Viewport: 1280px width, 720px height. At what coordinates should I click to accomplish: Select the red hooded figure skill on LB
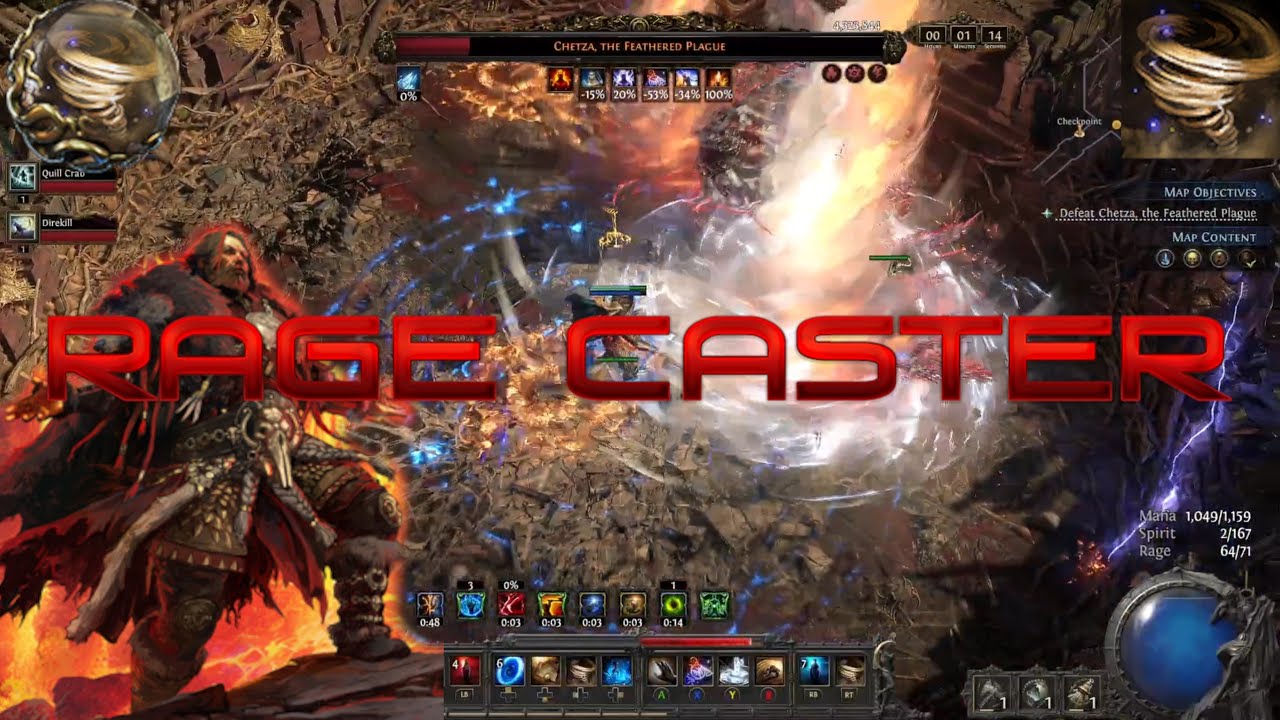[x=465, y=670]
